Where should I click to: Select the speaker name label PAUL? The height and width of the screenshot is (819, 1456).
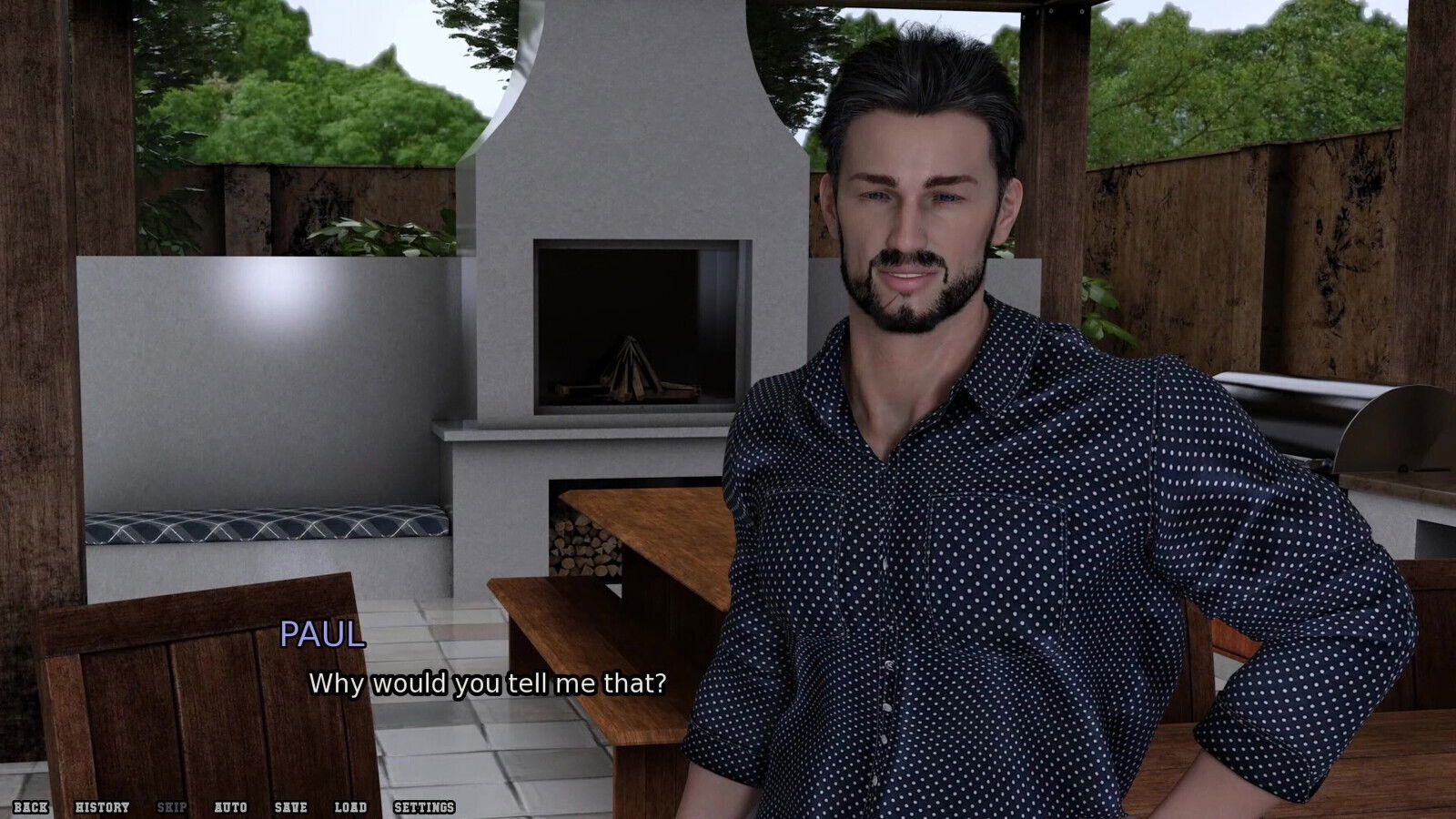click(319, 640)
